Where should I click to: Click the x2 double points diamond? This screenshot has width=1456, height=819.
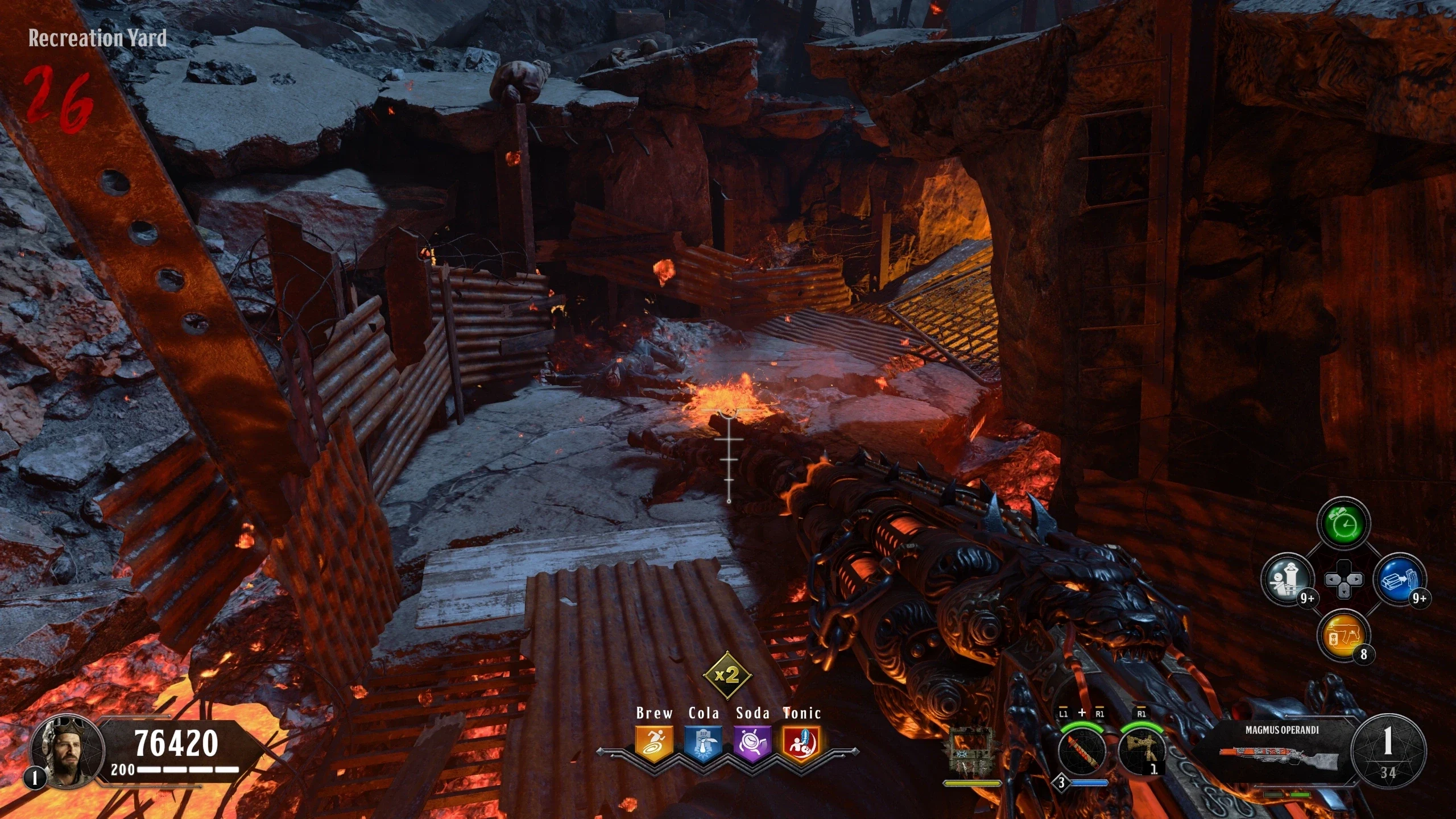[x=727, y=675]
